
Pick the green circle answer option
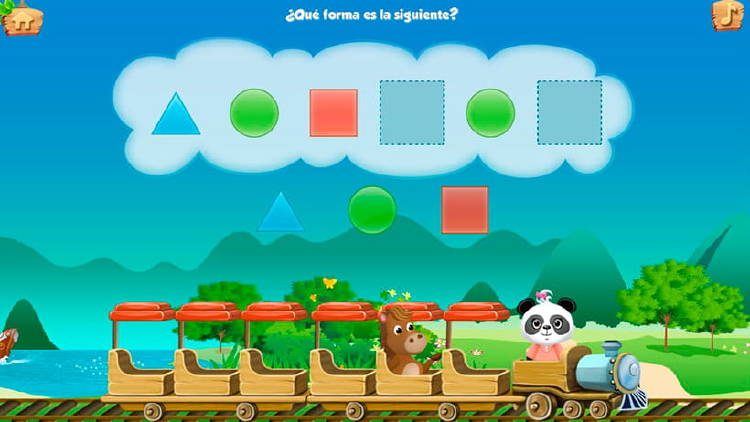point(372,210)
